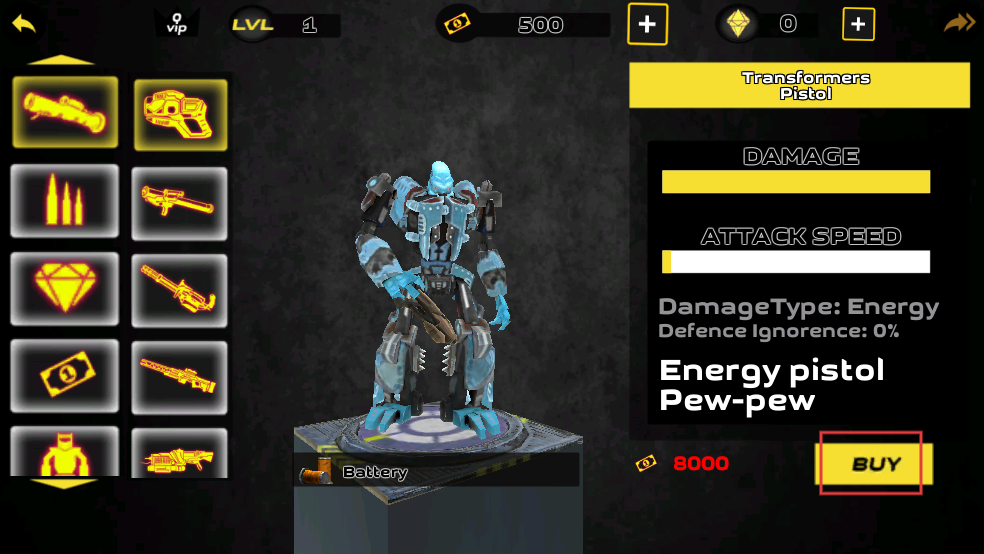Viewport: 984px width, 554px height.
Task: Show the robot character category
Action: (x=65, y=453)
